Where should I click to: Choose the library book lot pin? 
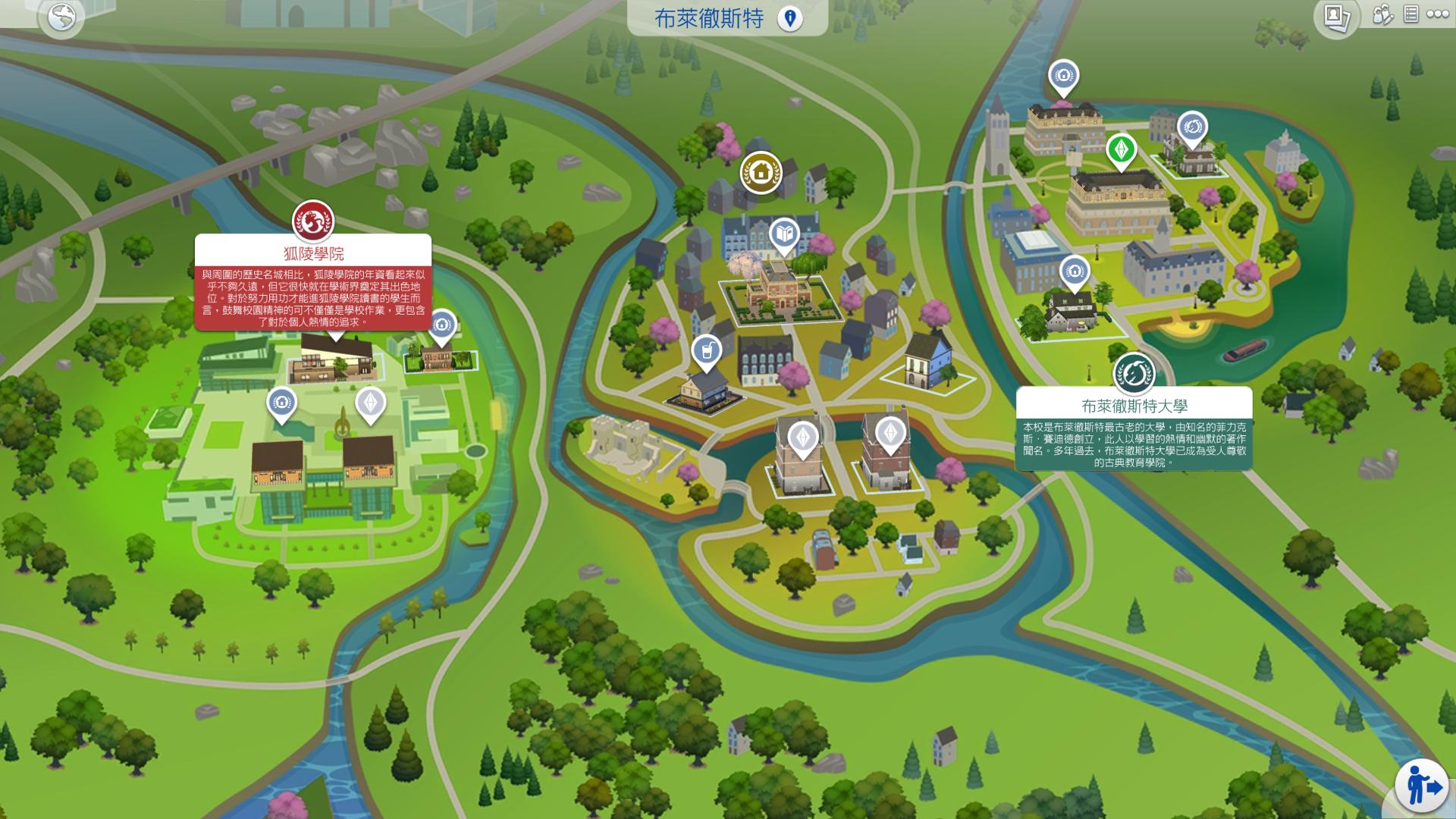point(784,234)
